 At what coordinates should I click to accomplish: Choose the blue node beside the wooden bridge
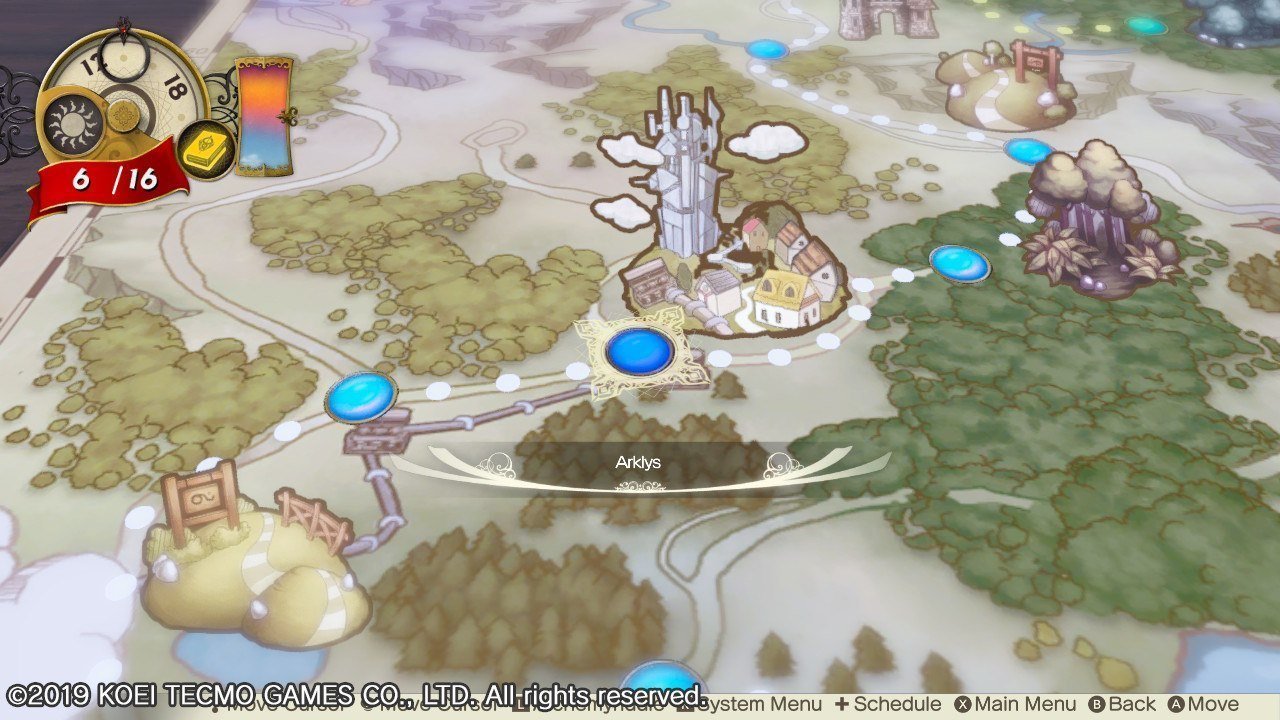click(x=361, y=396)
